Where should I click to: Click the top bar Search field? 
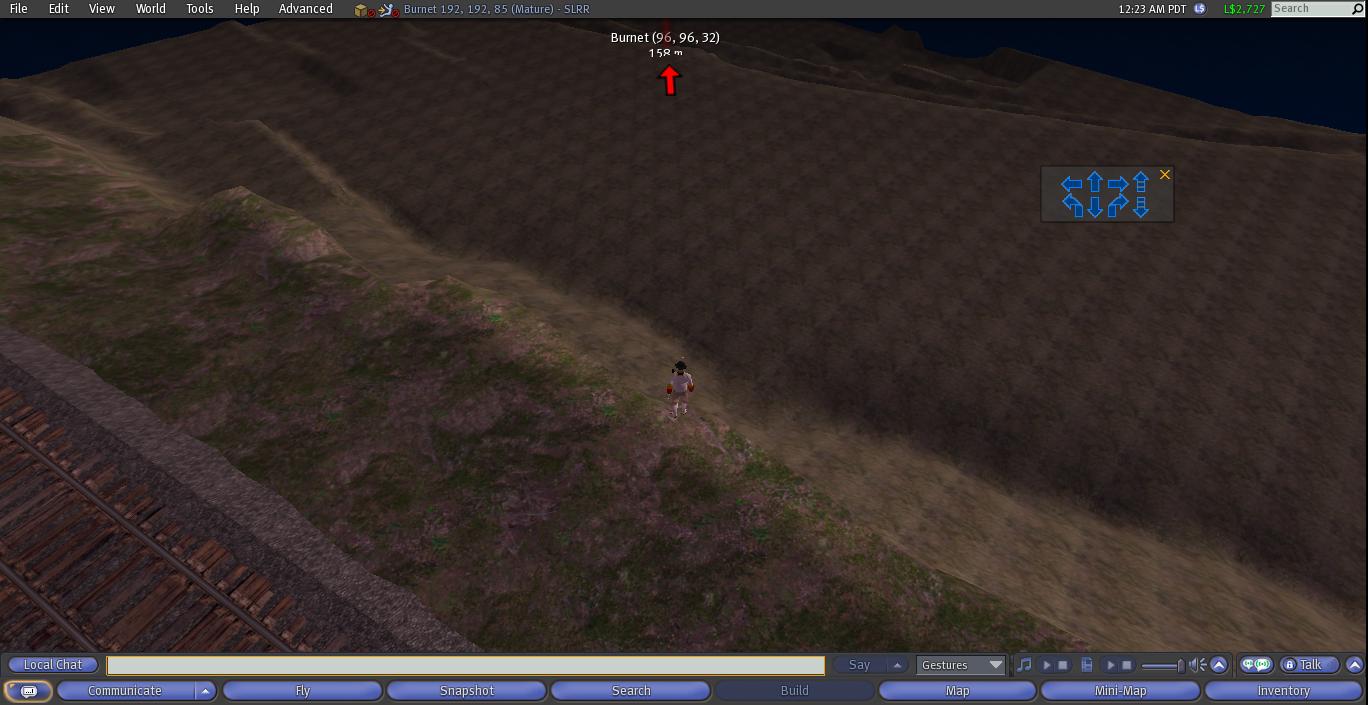point(1310,9)
